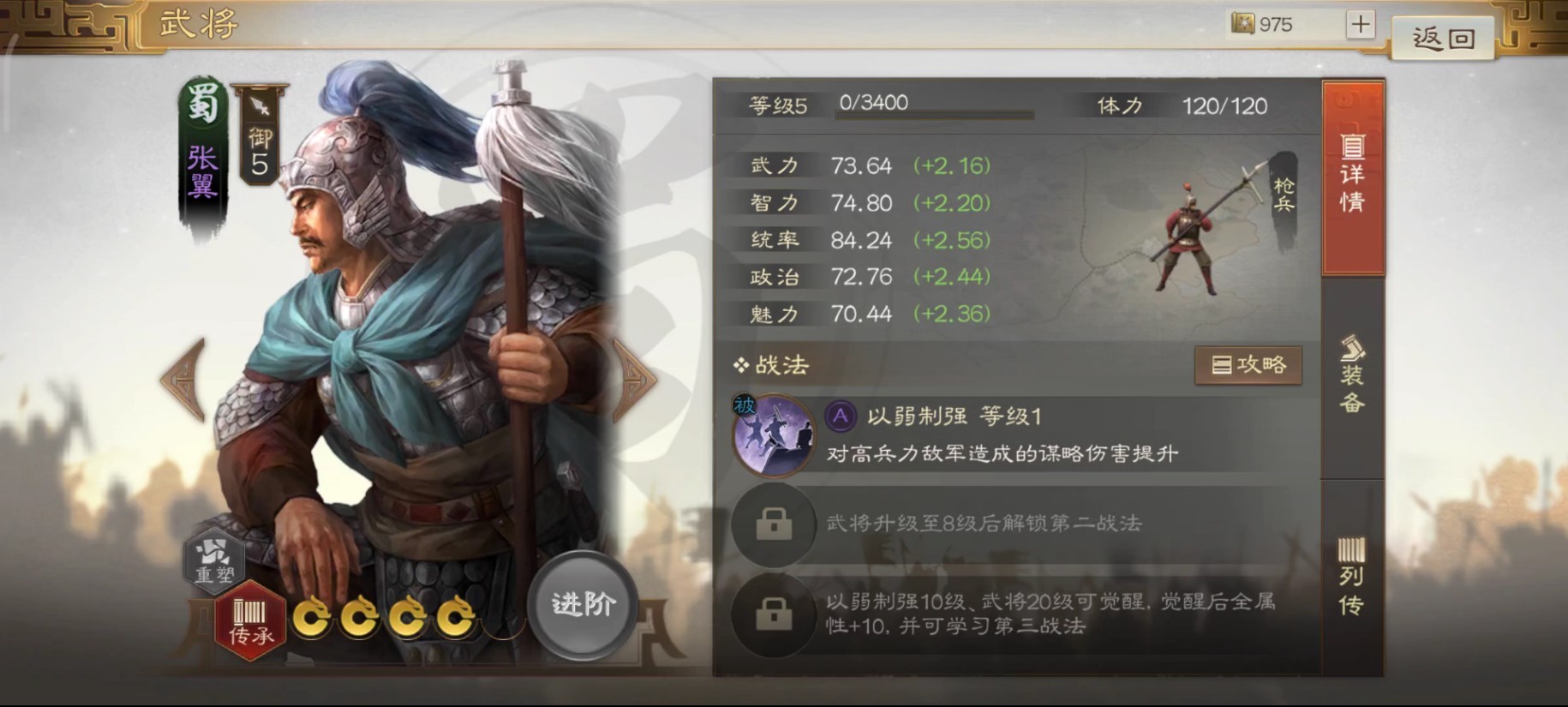Open the 传承 inheritance icon
This screenshot has width=1568, height=707.
pyautogui.click(x=248, y=617)
